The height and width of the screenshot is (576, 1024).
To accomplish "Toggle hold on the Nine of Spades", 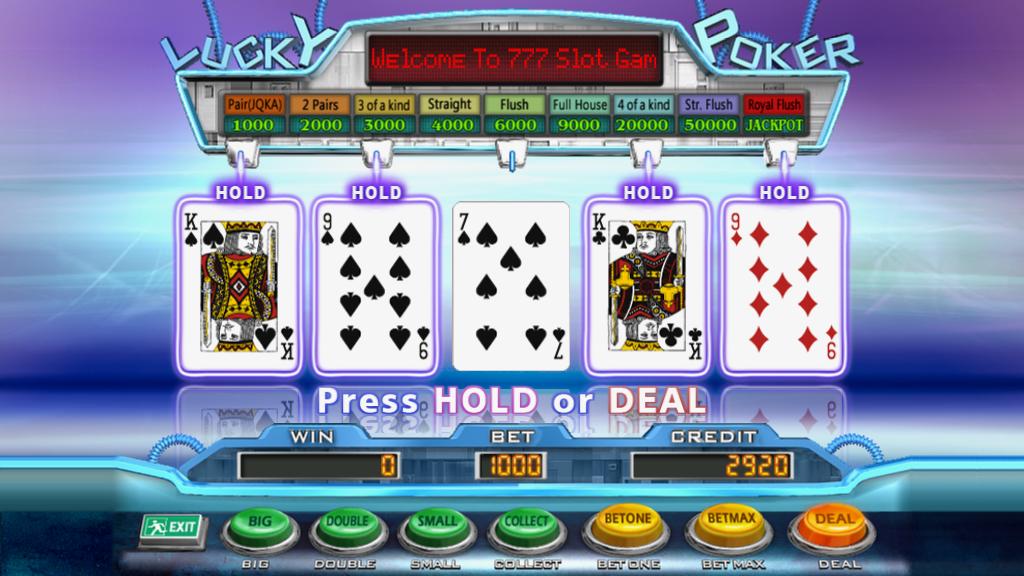I will [x=376, y=285].
